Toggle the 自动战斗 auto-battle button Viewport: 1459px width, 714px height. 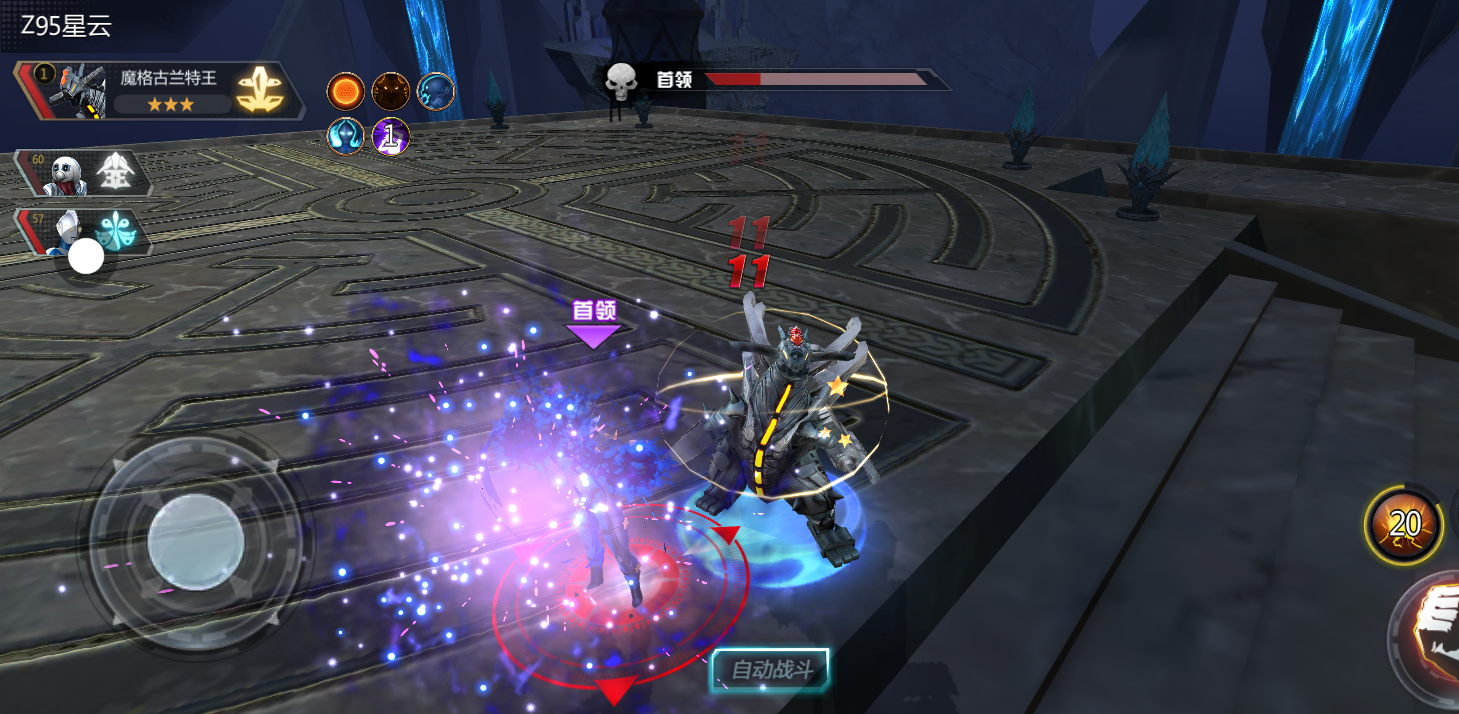[x=770, y=670]
